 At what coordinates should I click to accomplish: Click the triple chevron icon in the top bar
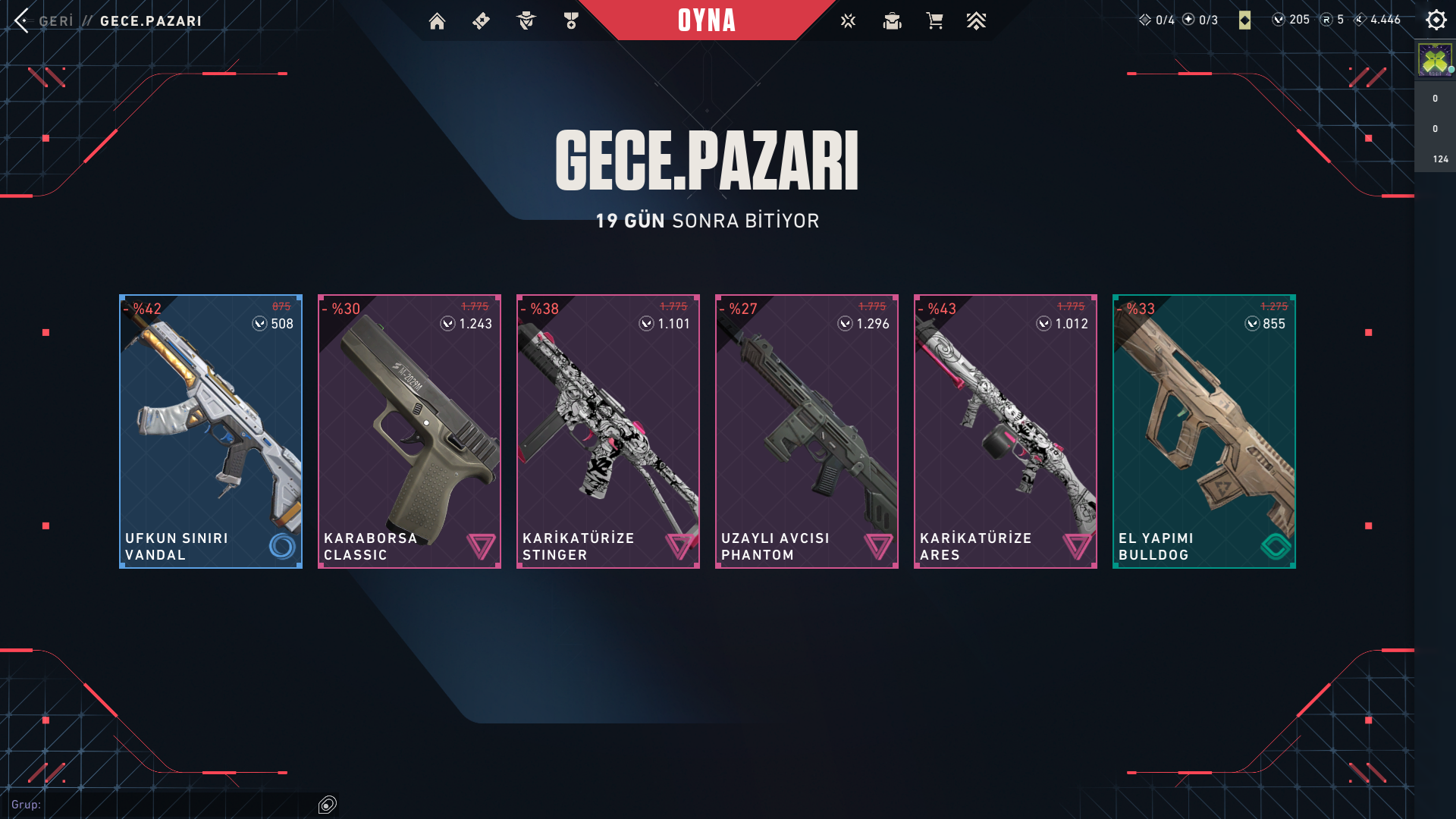click(976, 21)
